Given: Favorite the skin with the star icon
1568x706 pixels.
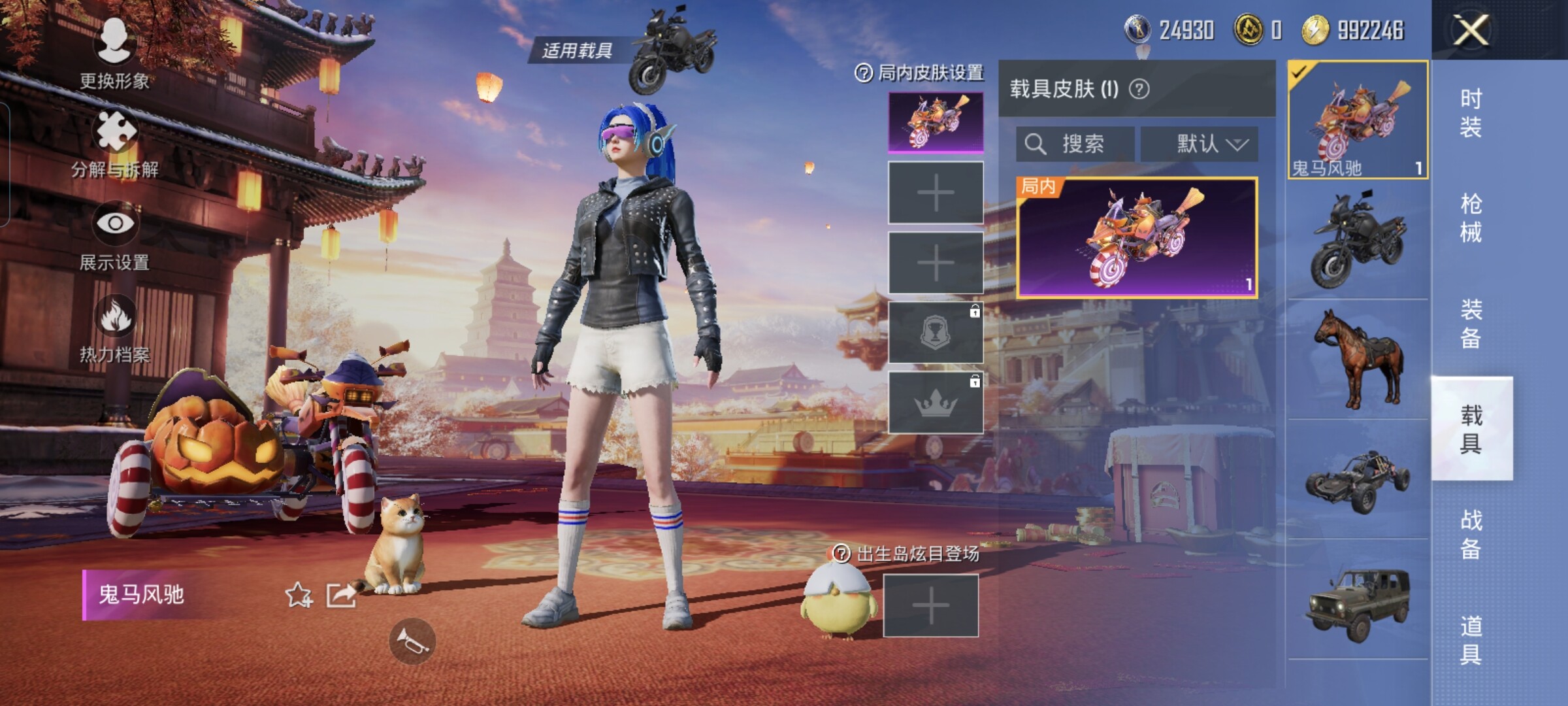Looking at the screenshot, I should click(299, 595).
